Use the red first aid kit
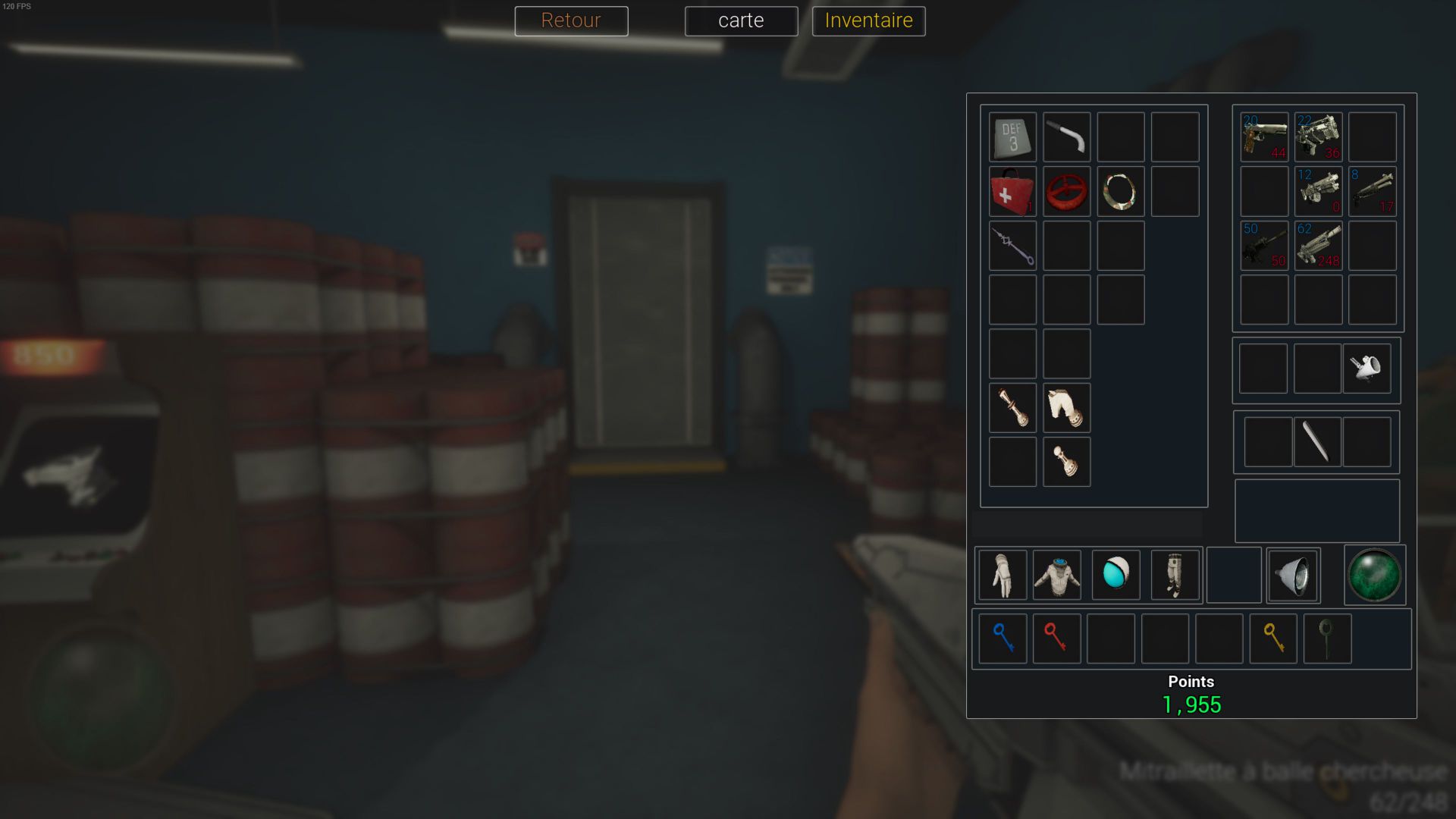 (x=1012, y=192)
